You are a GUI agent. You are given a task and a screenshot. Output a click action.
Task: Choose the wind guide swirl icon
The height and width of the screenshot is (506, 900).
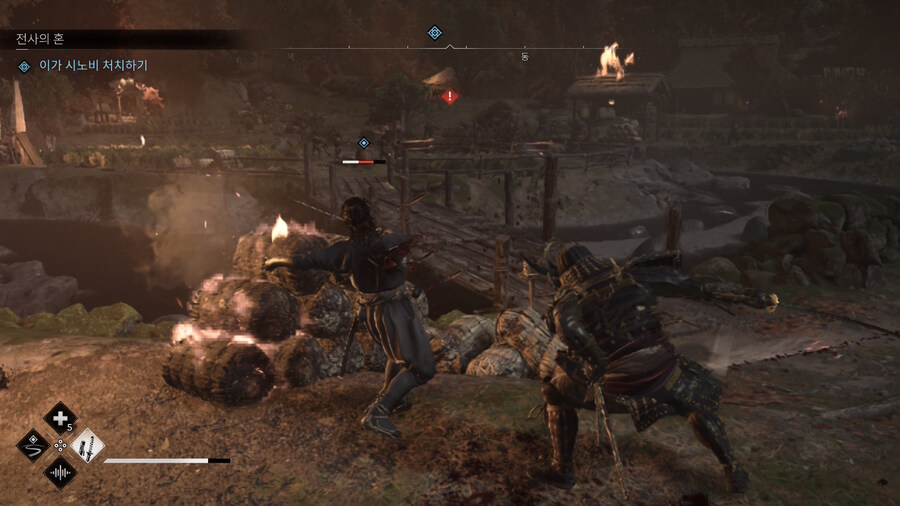coord(34,445)
